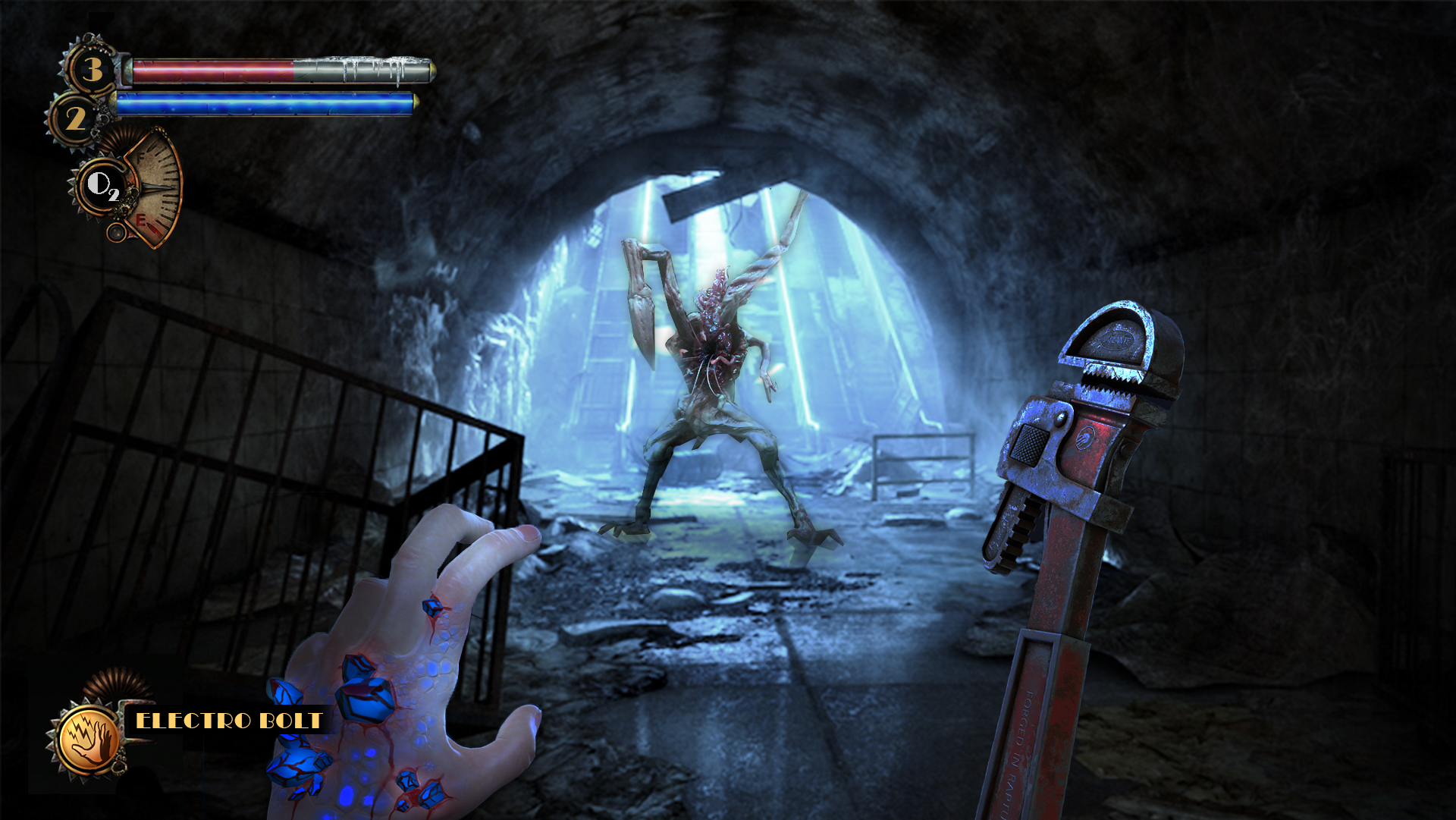Screen dimensions: 1456x820
Task: Click the O2 oxygen gauge icon
Action: tap(102, 185)
